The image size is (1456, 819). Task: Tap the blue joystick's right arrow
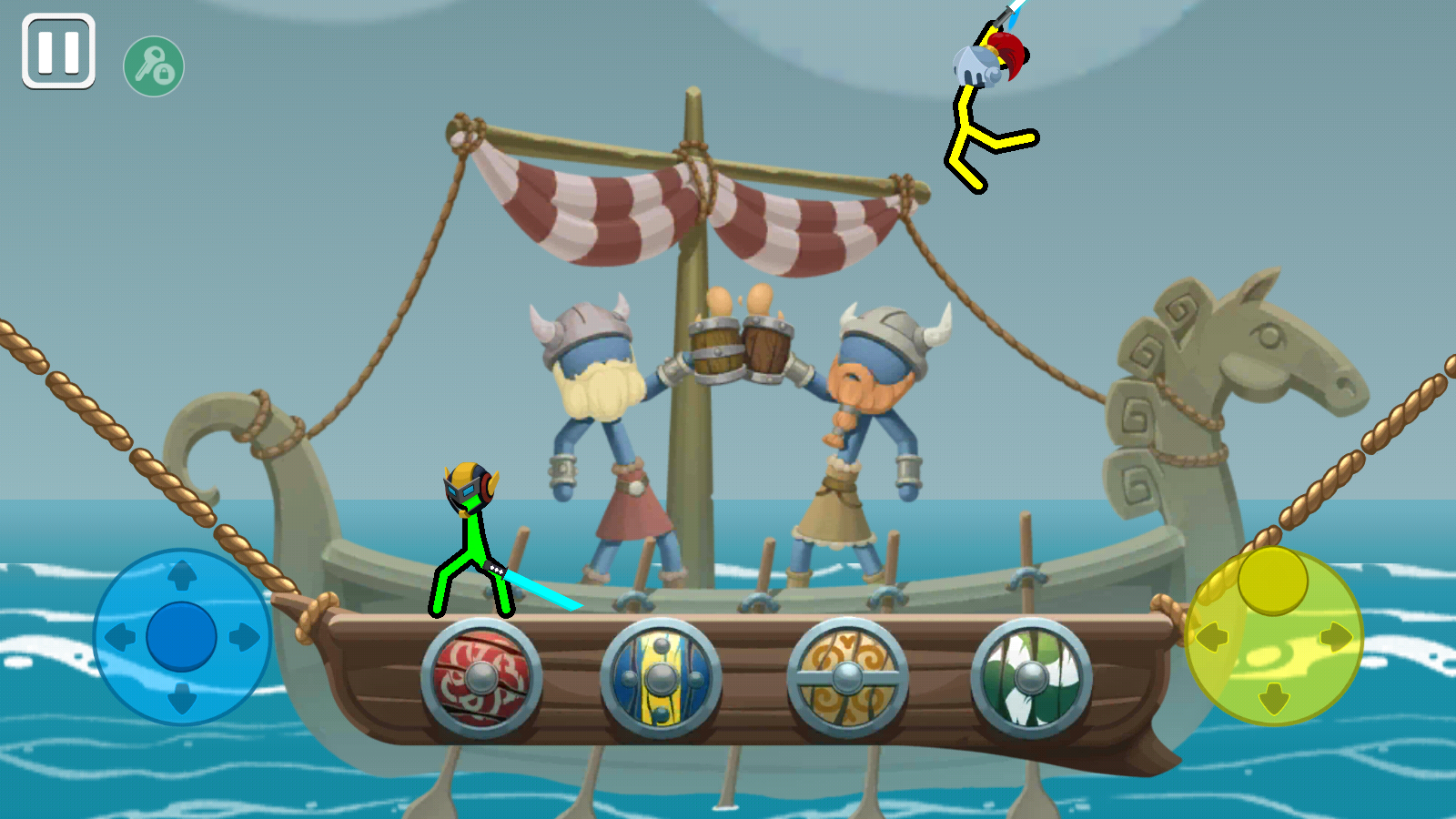coord(244,637)
